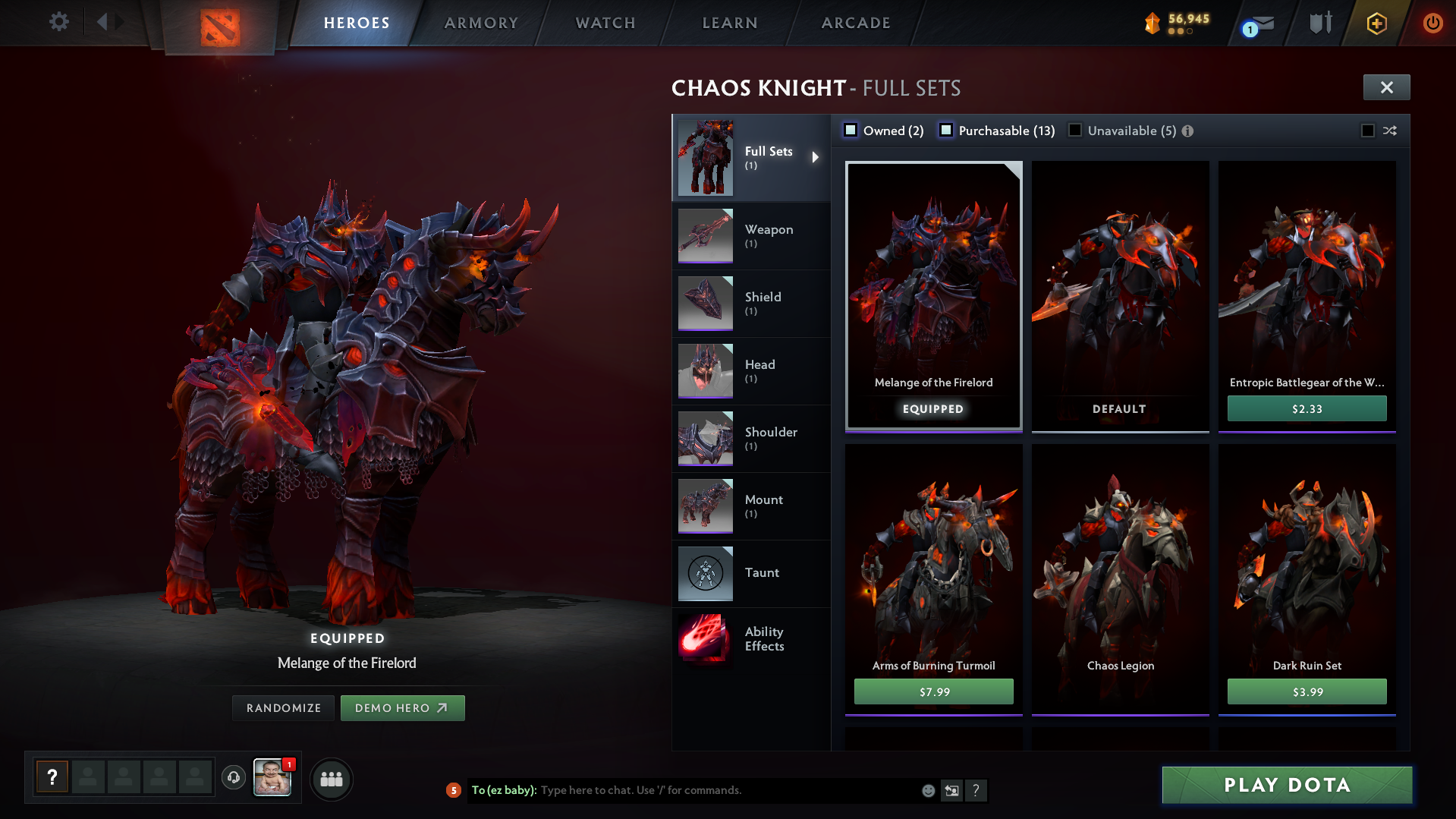Select the Default set thumbnail
Image resolution: width=1456 pixels, height=819 pixels.
[1120, 296]
